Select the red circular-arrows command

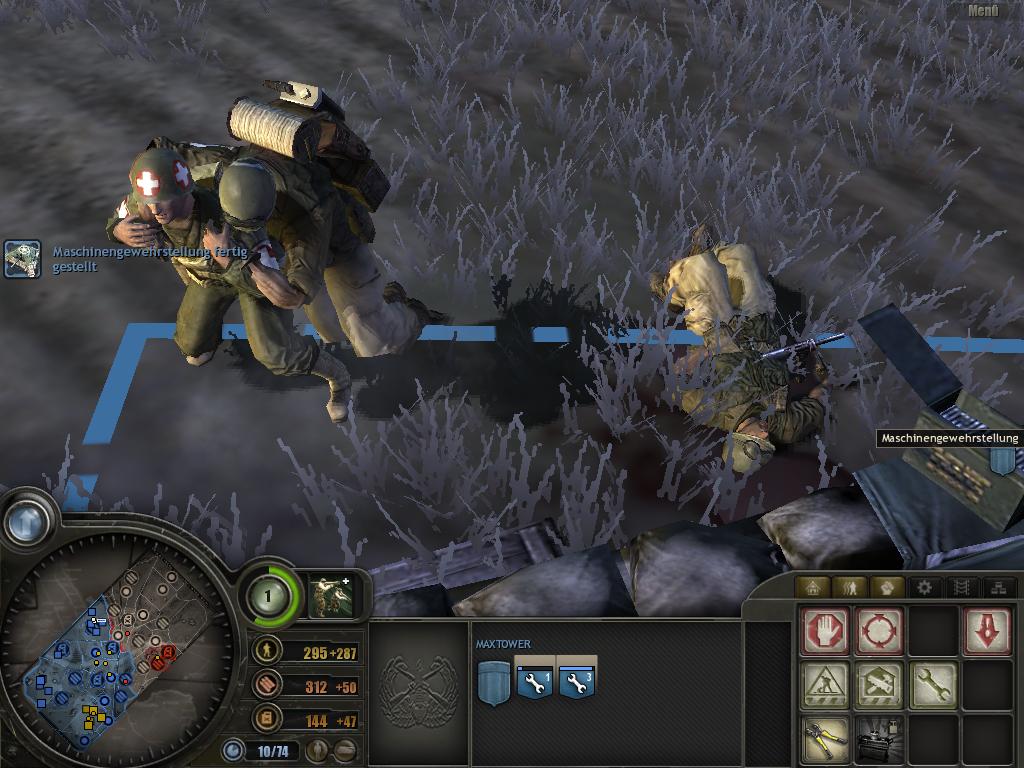[879, 632]
